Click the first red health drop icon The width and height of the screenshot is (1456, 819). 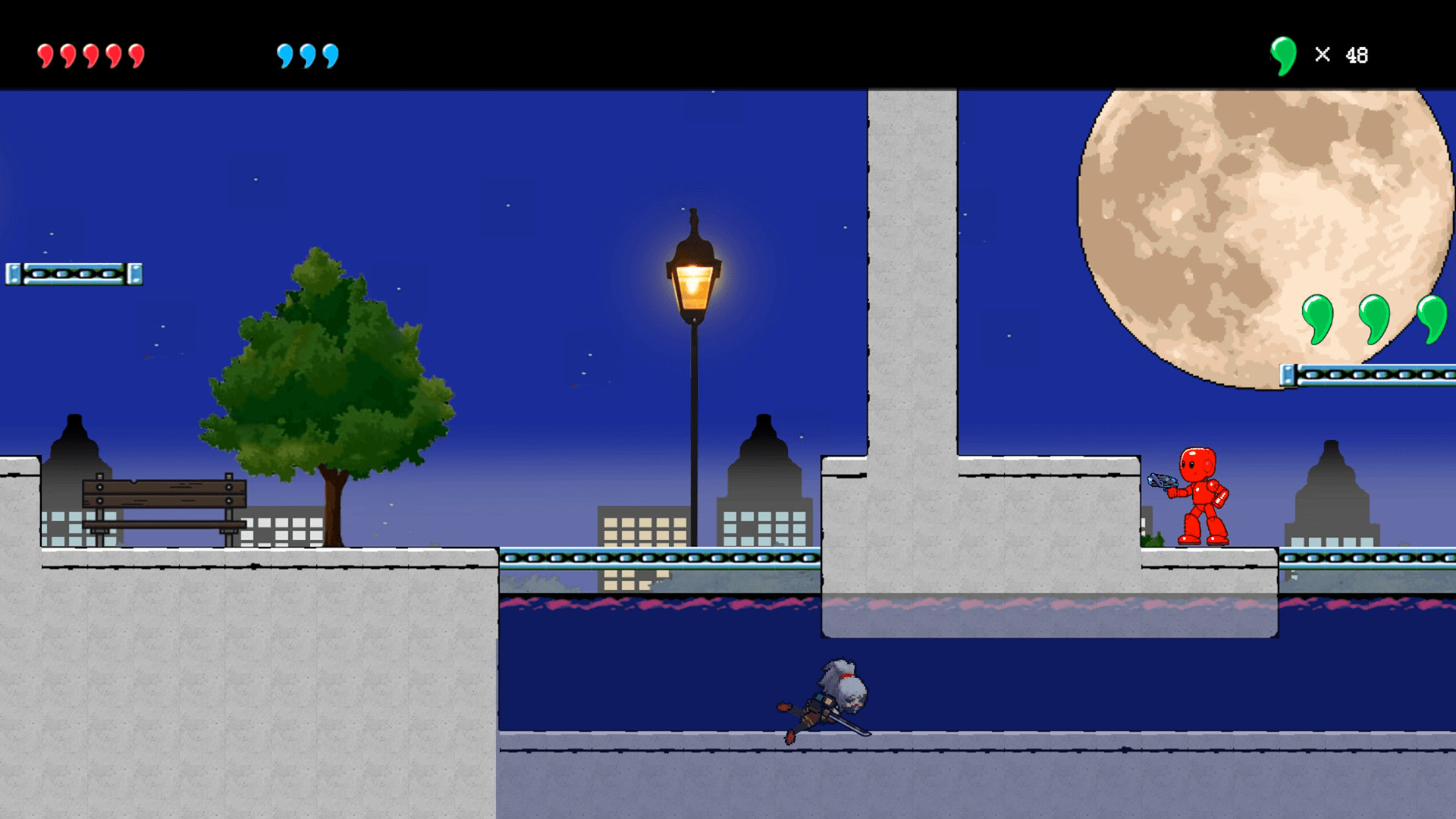[x=45, y=54]
